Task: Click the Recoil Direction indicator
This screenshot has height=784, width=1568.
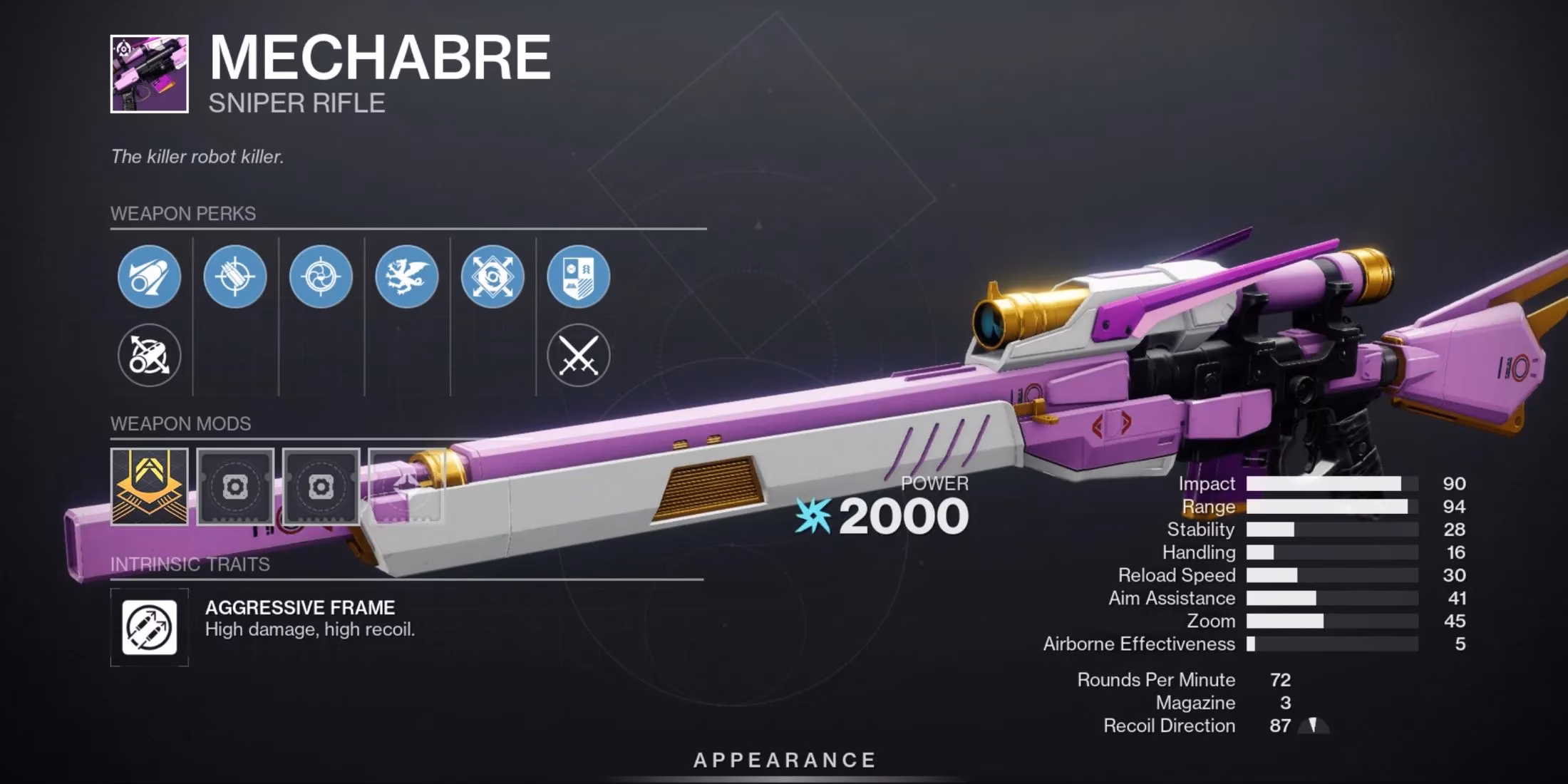Action: (x=1315, y=726)
